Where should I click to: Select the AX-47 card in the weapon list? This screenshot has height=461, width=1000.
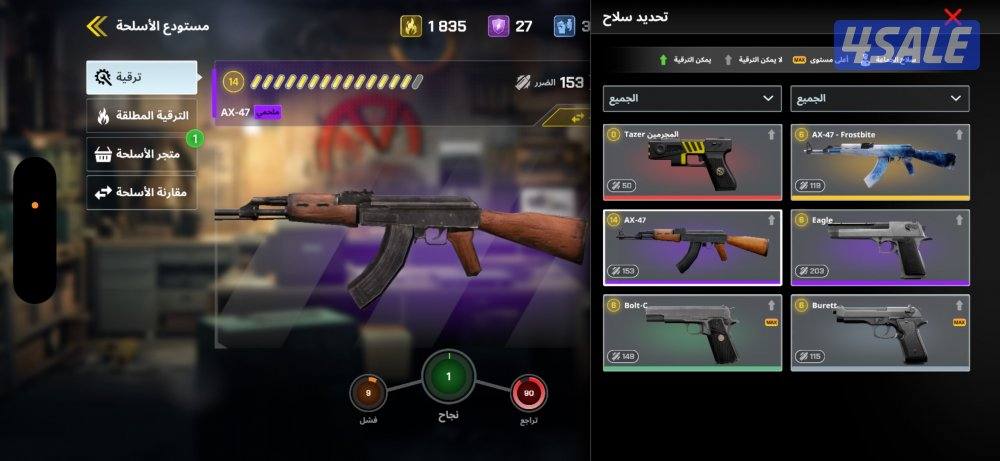pos(692,247)
